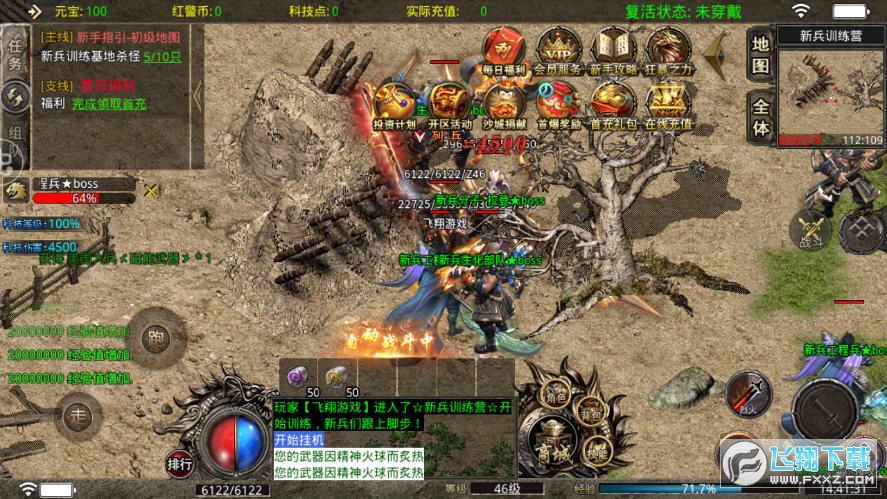Open the 开区活动 server event chest
The height and width of the screenshot is (499, 887).
click(451, 105)
